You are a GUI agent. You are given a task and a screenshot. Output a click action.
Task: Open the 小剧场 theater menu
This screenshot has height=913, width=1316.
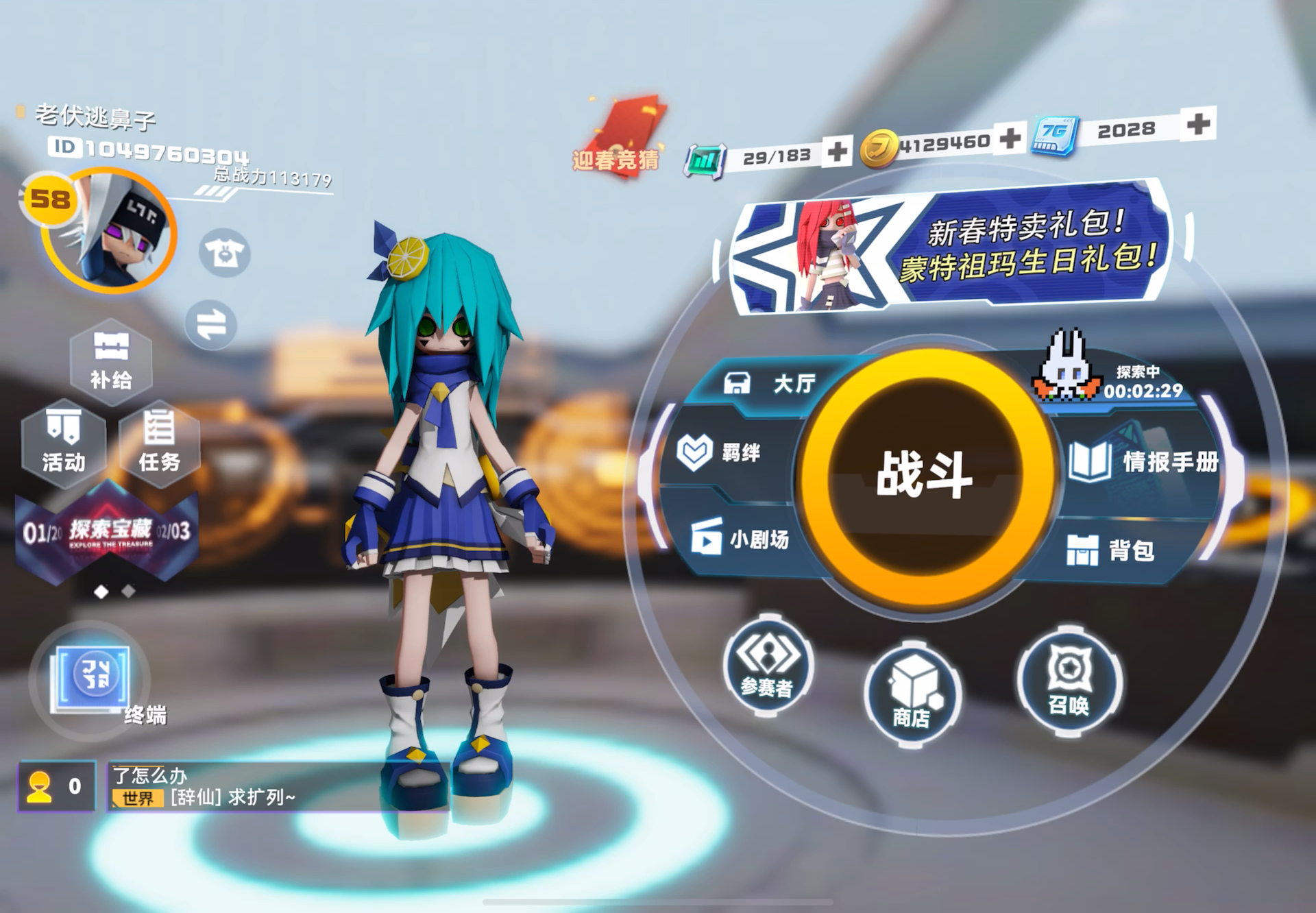(x=741, y=539)
